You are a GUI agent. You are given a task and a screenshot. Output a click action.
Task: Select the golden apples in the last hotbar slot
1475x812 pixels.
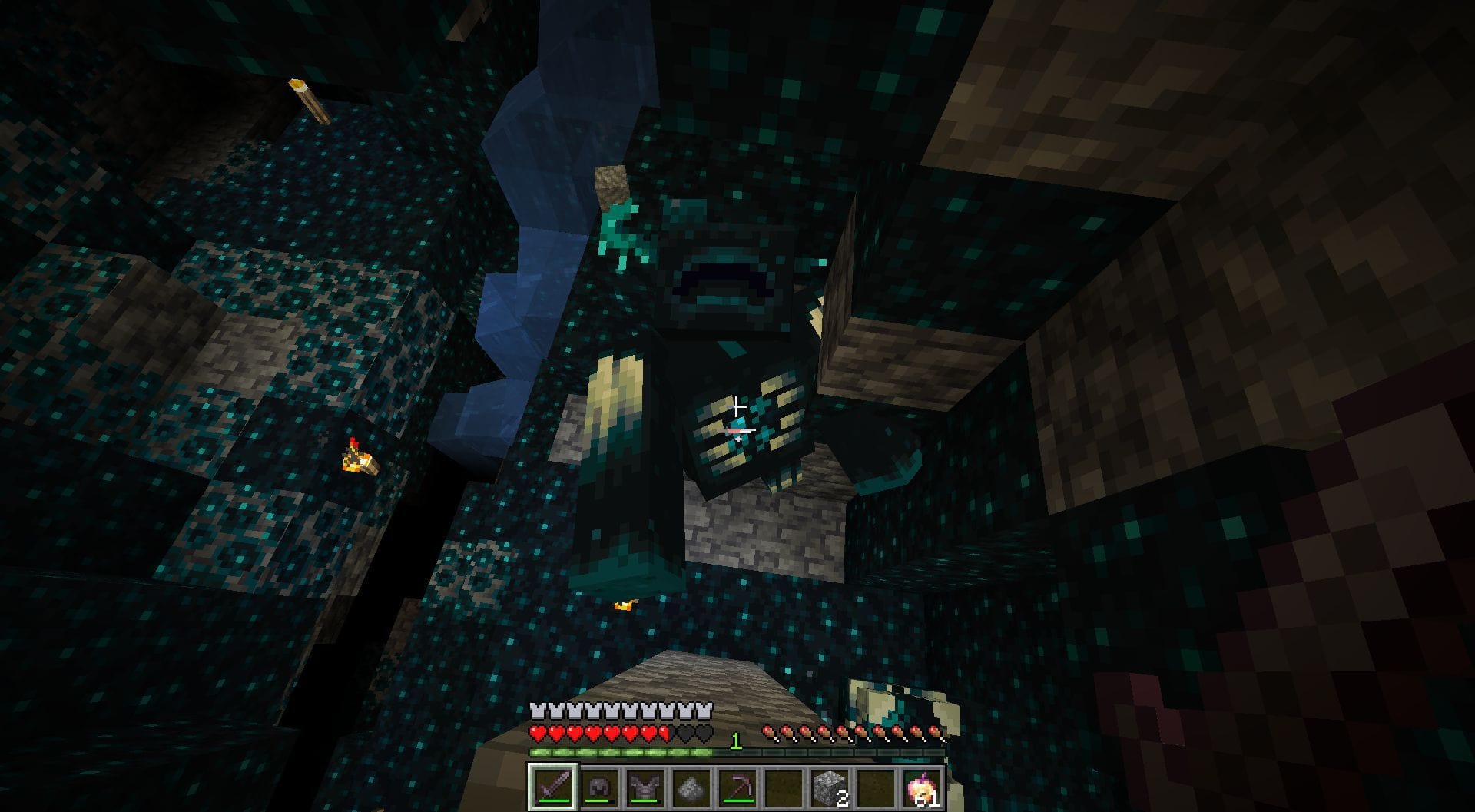click(x=922, y=785)
